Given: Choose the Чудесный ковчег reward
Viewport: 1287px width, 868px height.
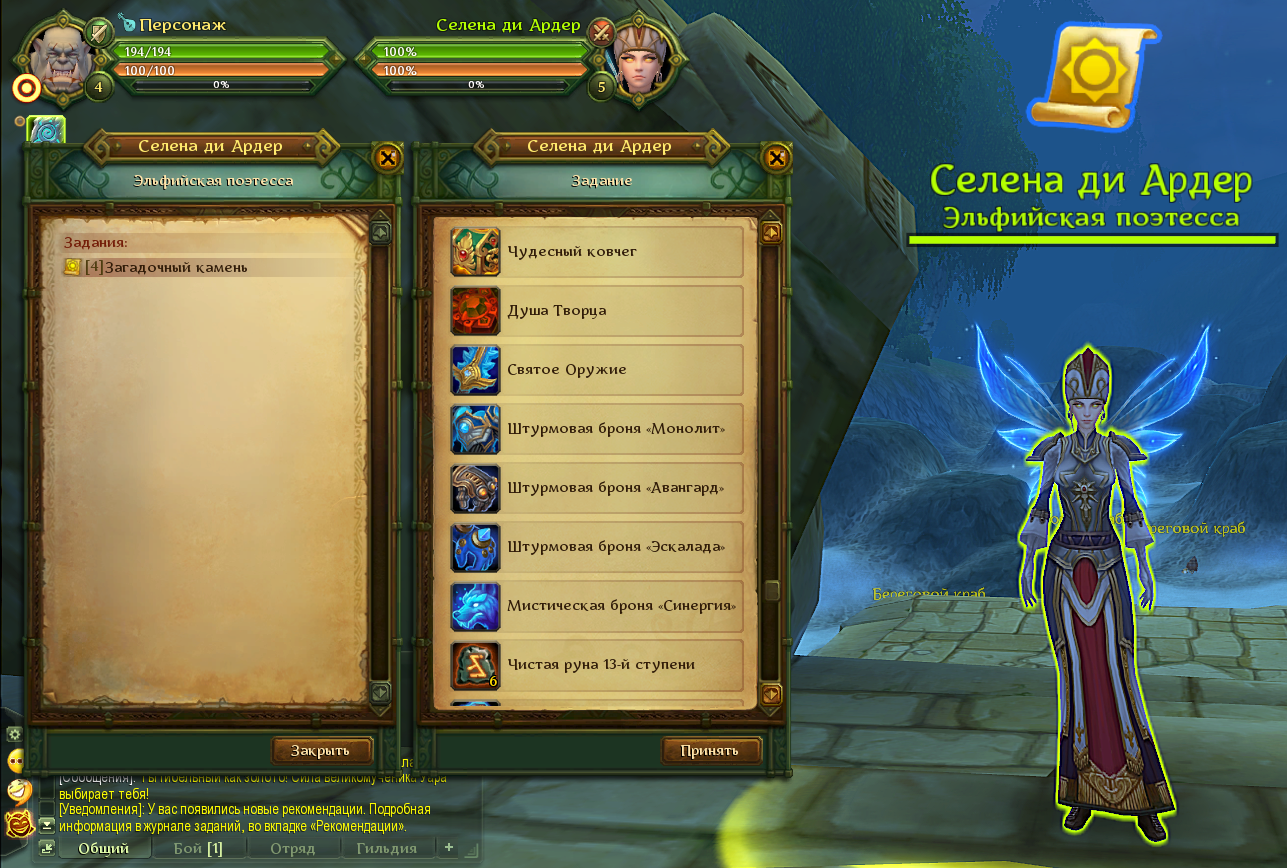Looking at the screenshot, I should [597, 251].
